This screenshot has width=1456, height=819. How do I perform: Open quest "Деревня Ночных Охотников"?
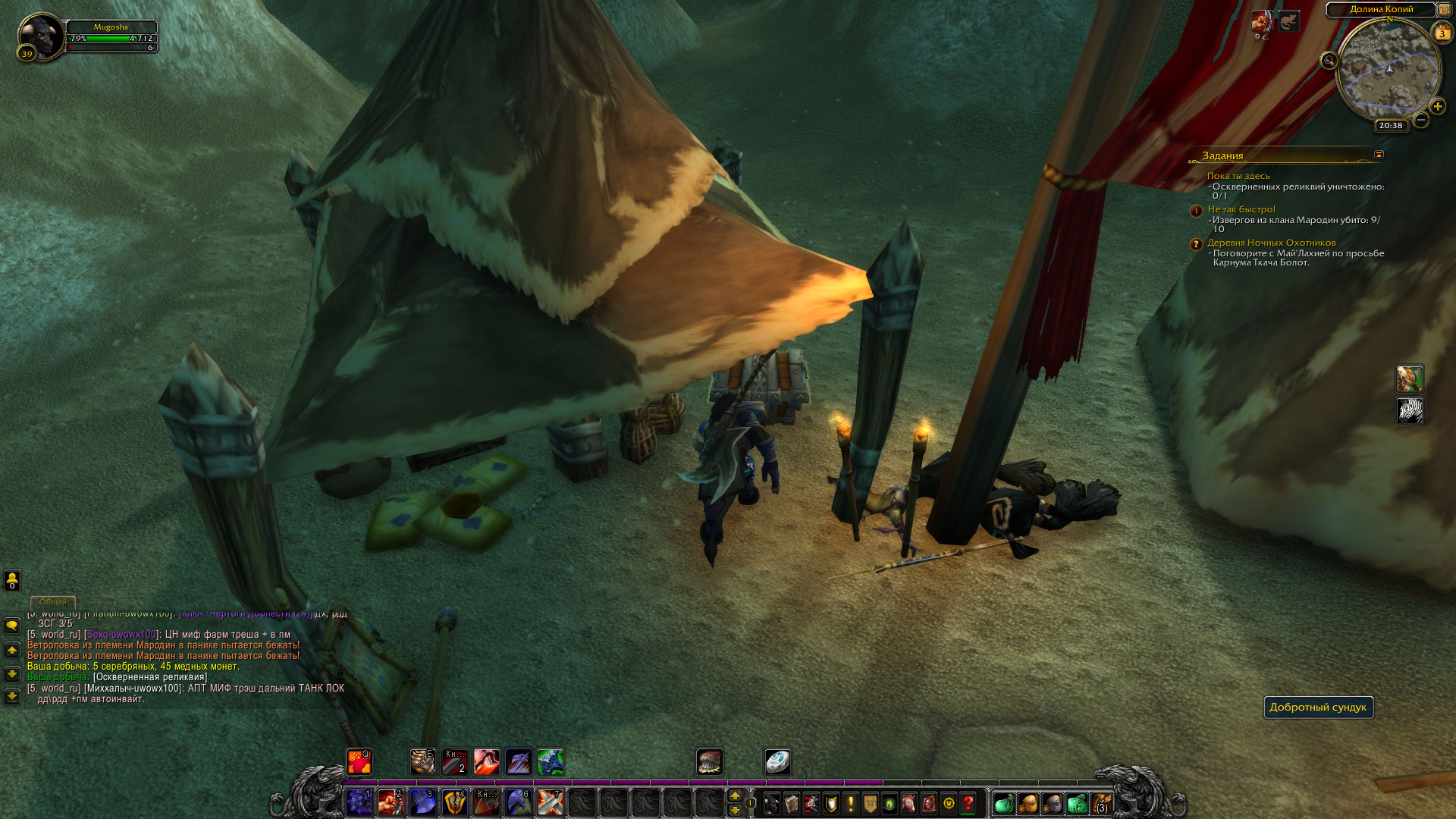click(x=1271, y=243)
